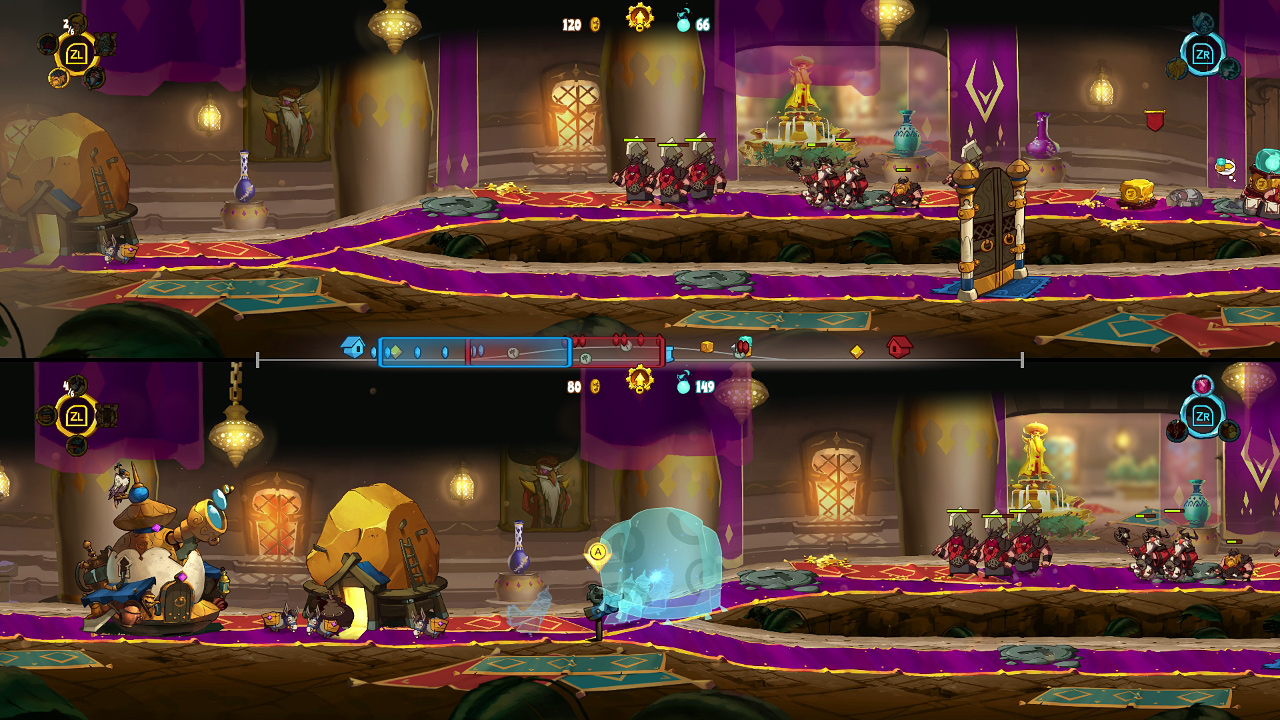Click the red shield banner near the top-right edge
The width and height of the screenshot is (1280, 720).
tap(1154, 120)
